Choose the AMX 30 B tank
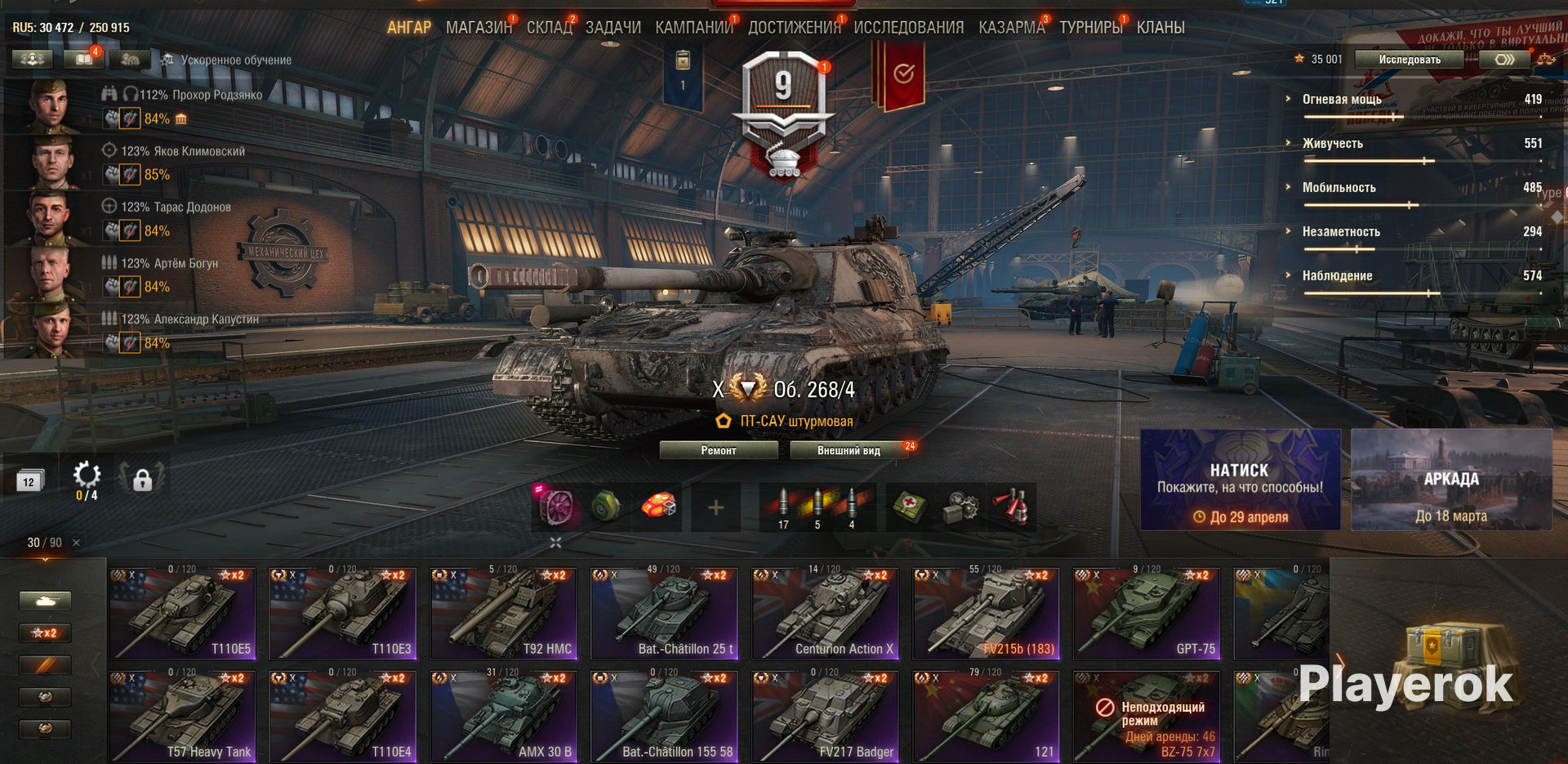The width and height of the screenshot is (1568, 764). click(503, 717)
